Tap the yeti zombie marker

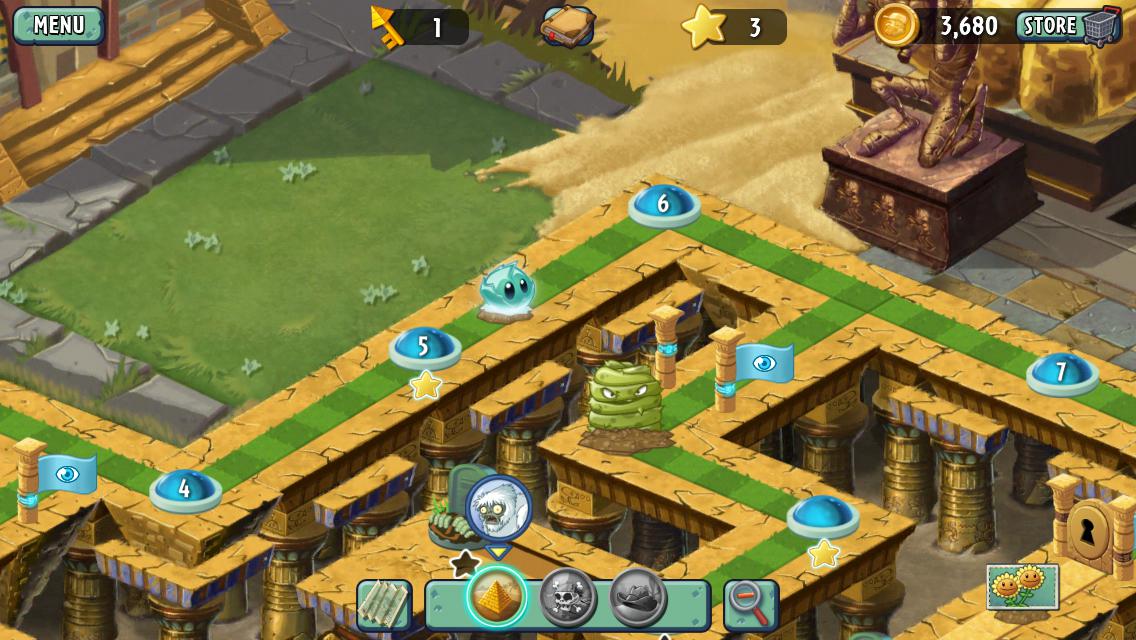click(x=498, y=509)
